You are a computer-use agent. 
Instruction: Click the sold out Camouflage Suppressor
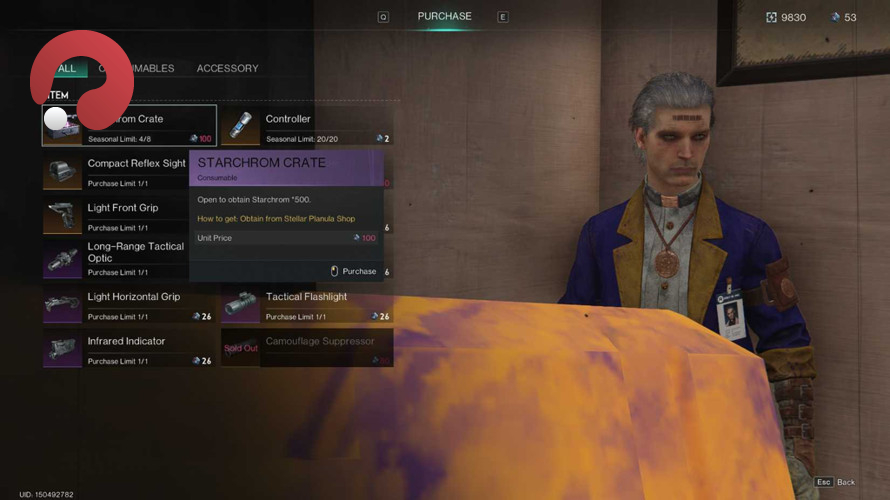pyautogui.click(x=306, y=347)
